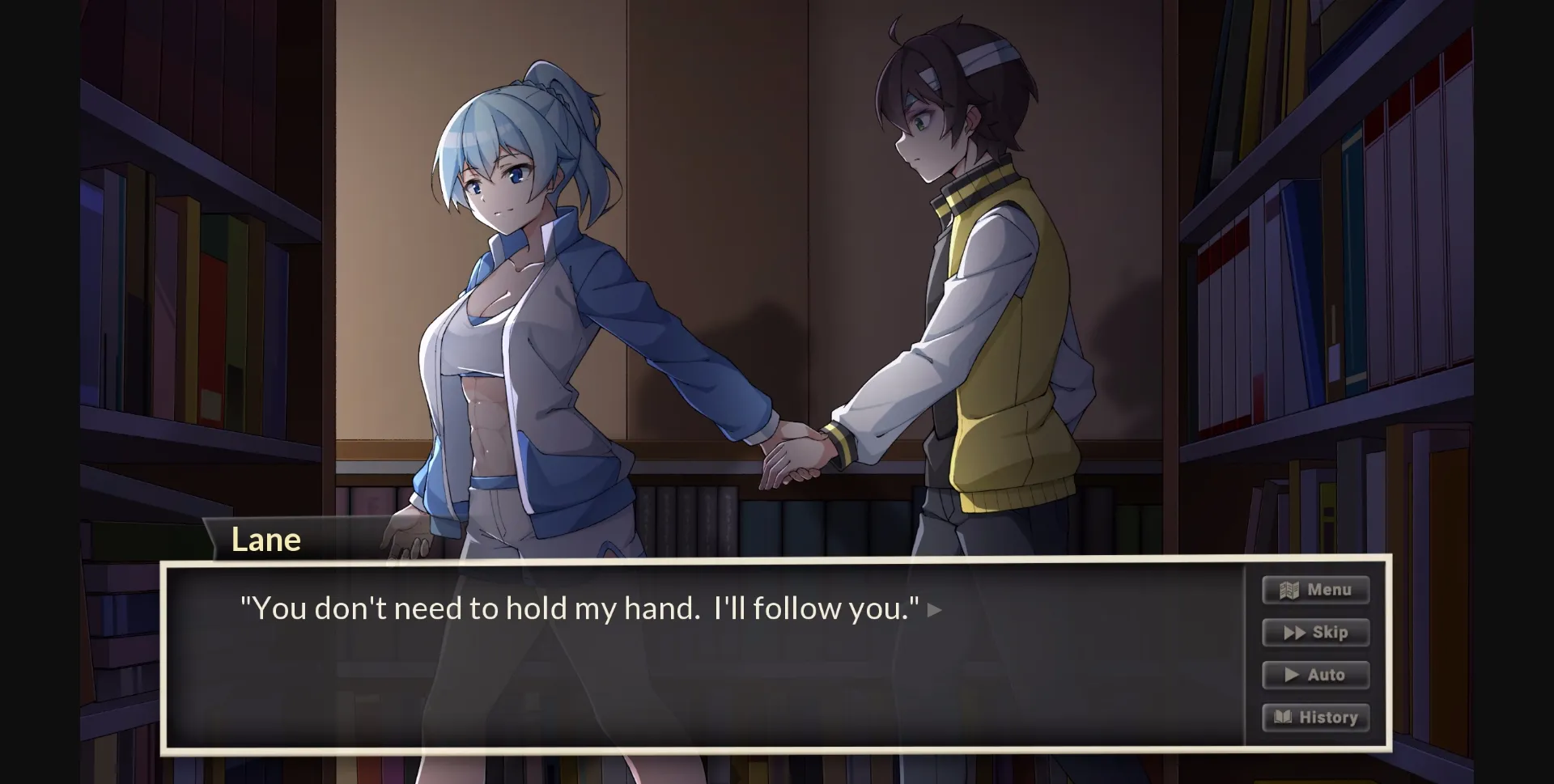1554x784 pixels.
Task: Toggle automatic text advancing via Auto
Action: [x=1315, y=675]
